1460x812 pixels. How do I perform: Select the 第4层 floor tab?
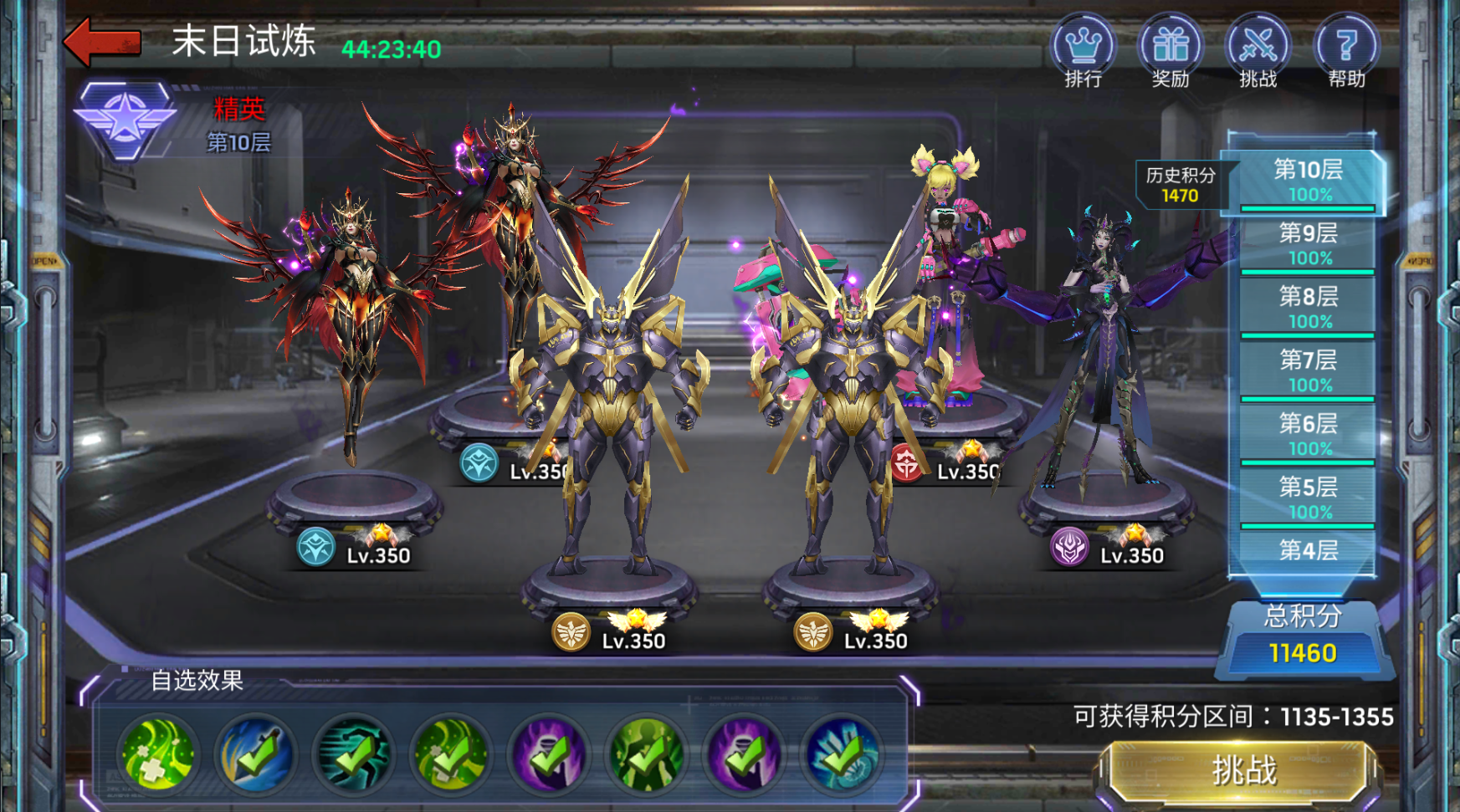(1307, 550)
